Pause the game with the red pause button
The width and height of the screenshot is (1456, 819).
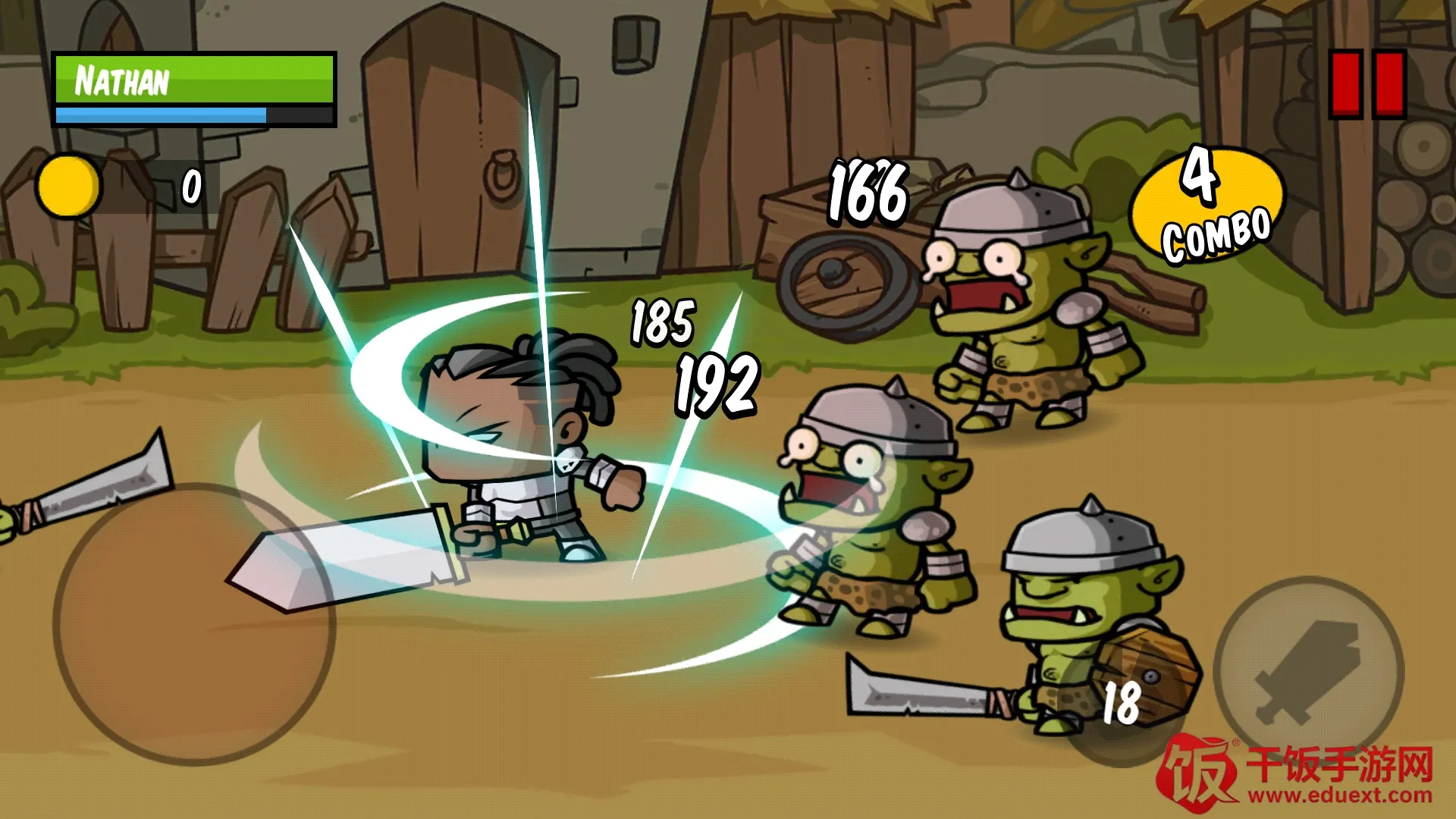coord(1367,84)
